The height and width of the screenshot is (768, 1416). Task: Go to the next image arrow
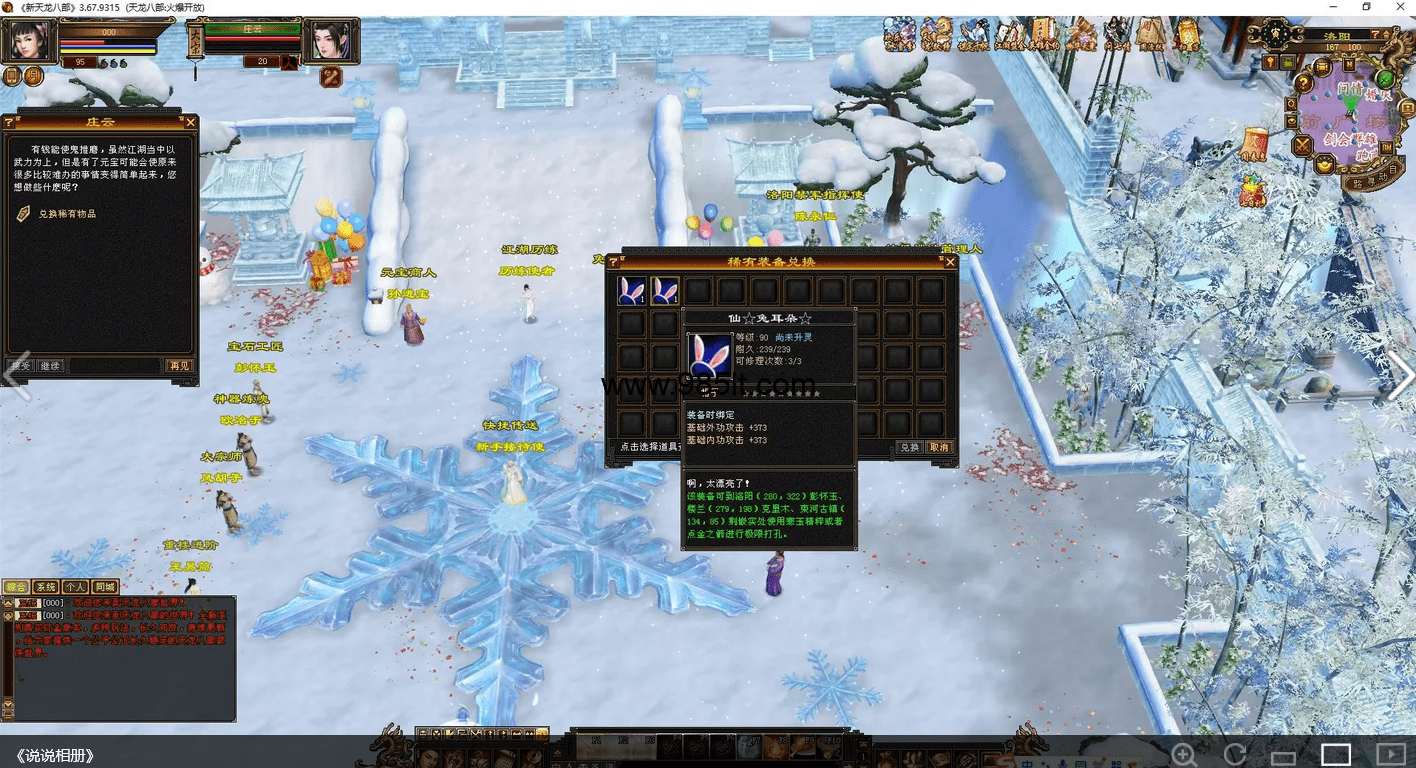(x=1400, y=377)
